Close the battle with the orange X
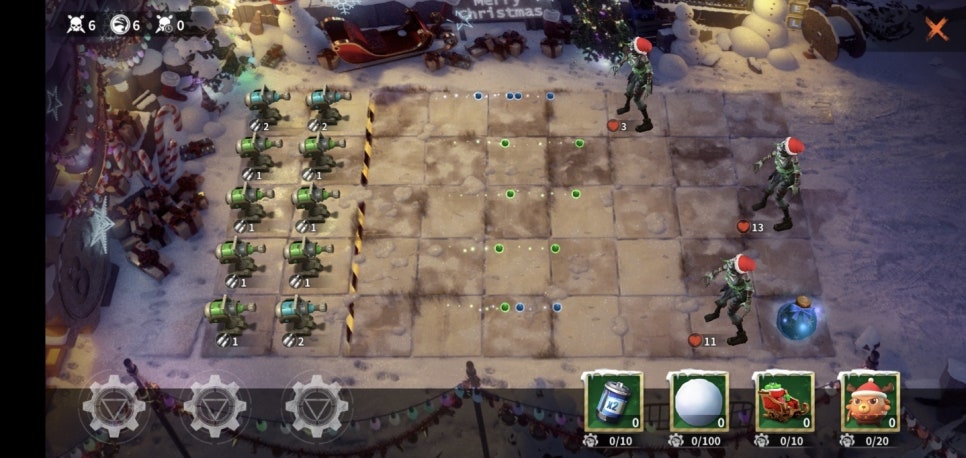 point(936,28)
